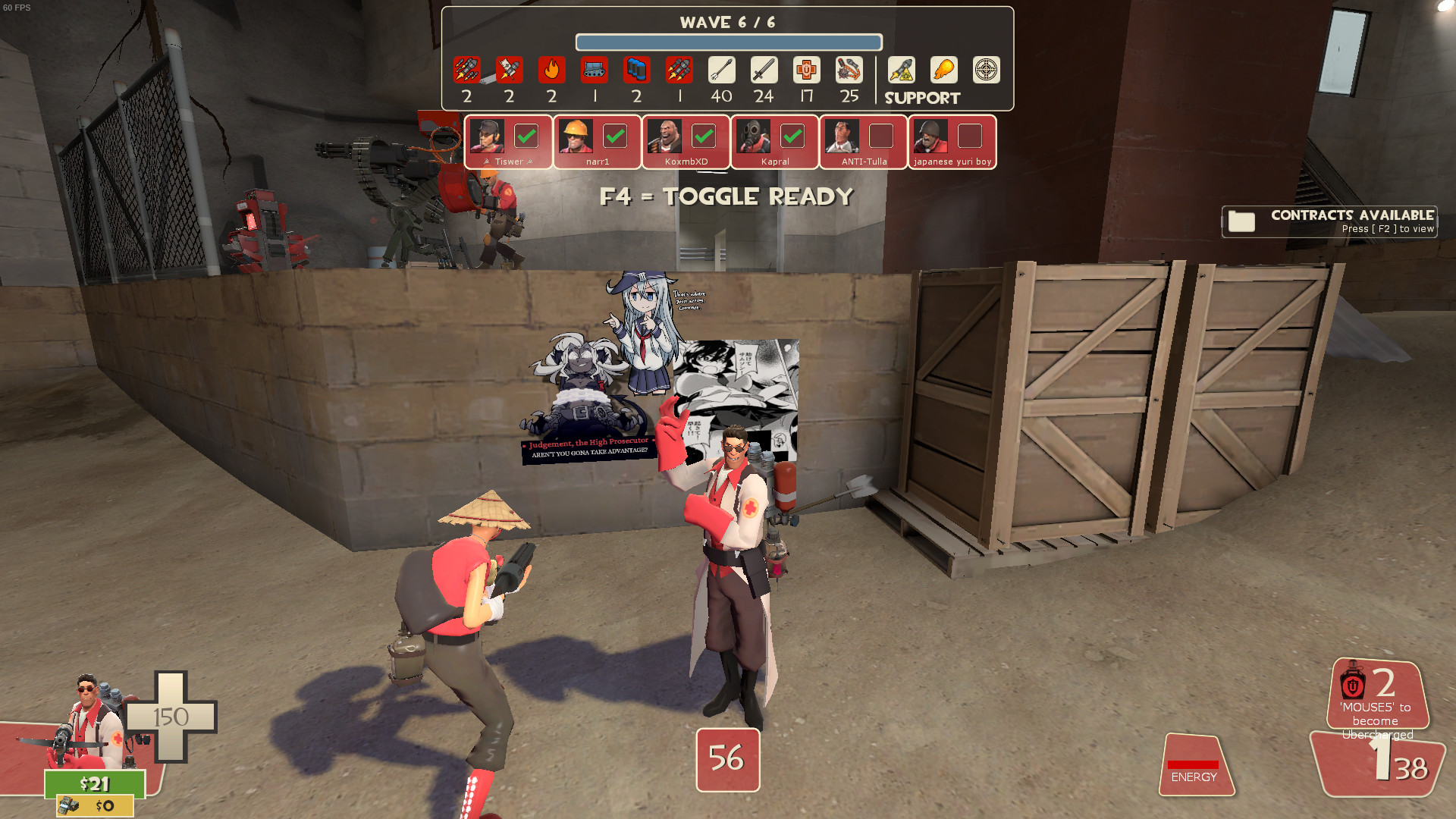Select the giant Soldier robot wave icon
Image resolution: width=1456 pixels, height=819 pixels.
(466, 71)
